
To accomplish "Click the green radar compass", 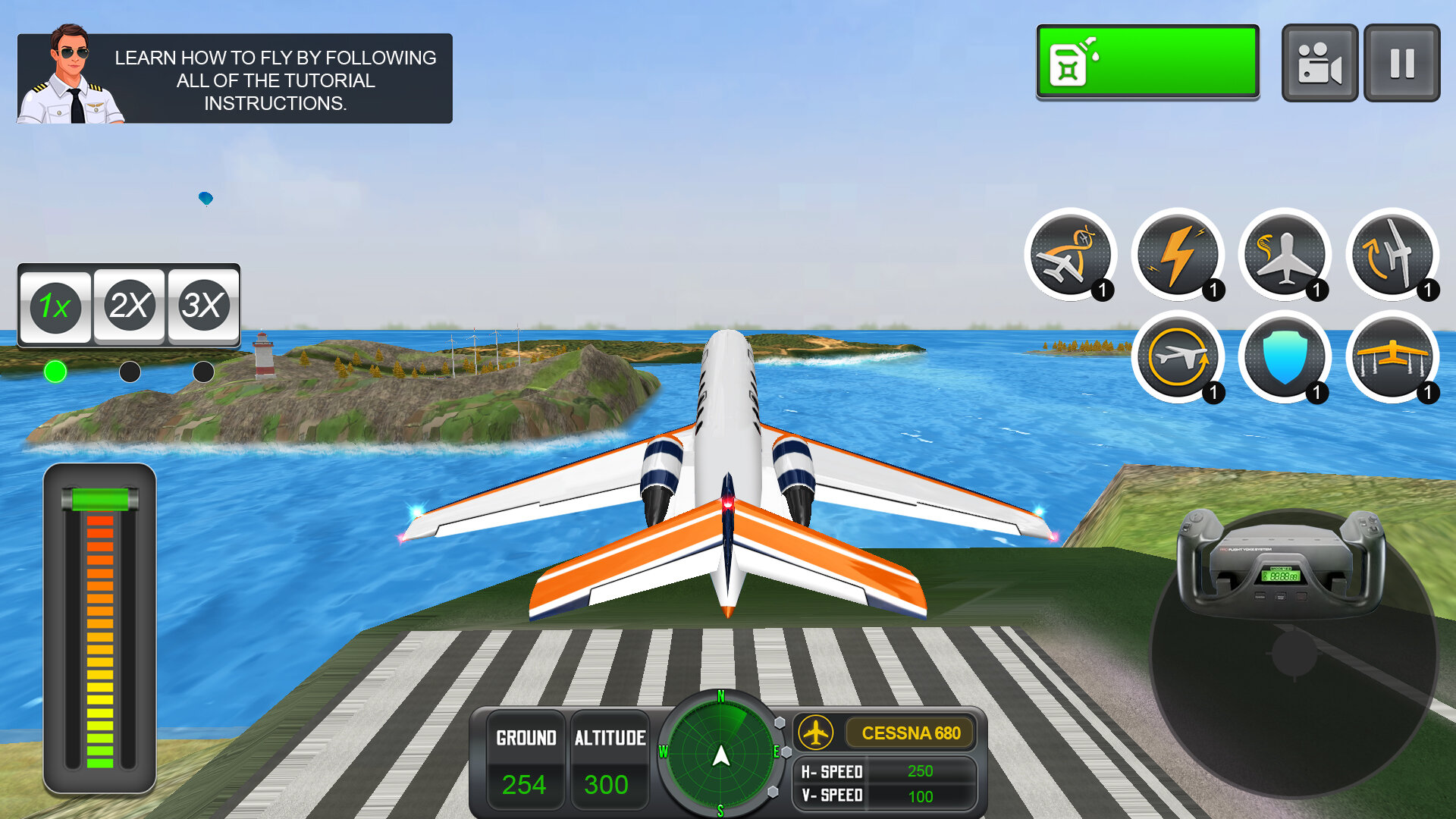I will 720,755.
